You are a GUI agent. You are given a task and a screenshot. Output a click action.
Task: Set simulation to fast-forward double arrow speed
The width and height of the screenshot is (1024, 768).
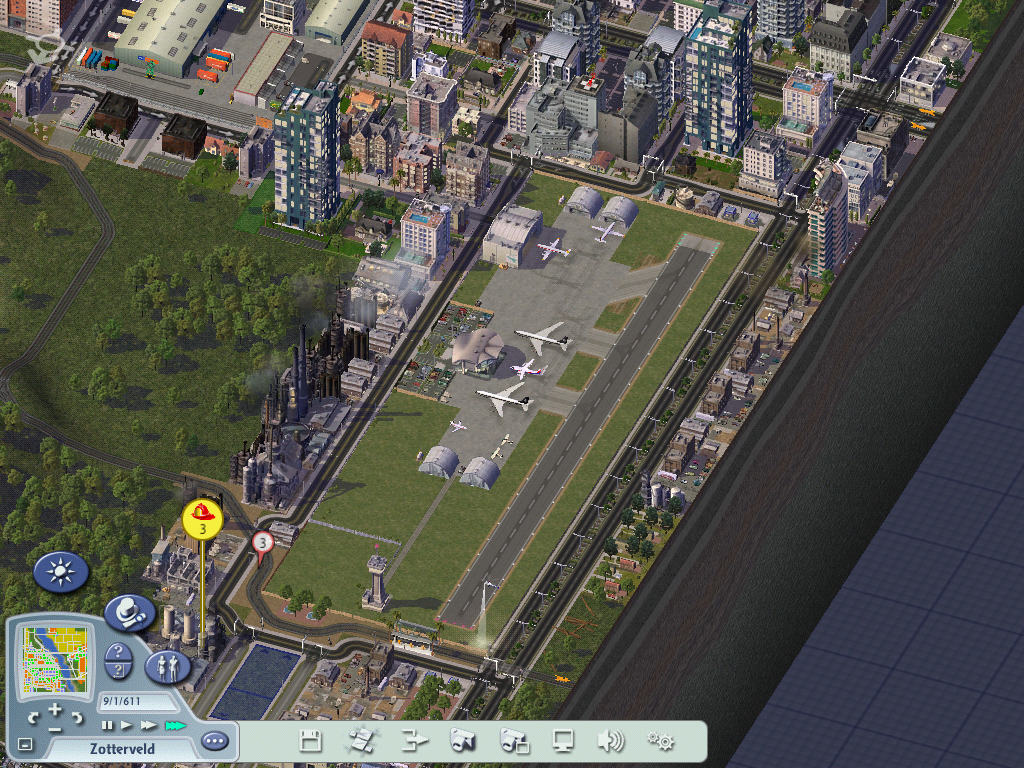tap(148, 725)
